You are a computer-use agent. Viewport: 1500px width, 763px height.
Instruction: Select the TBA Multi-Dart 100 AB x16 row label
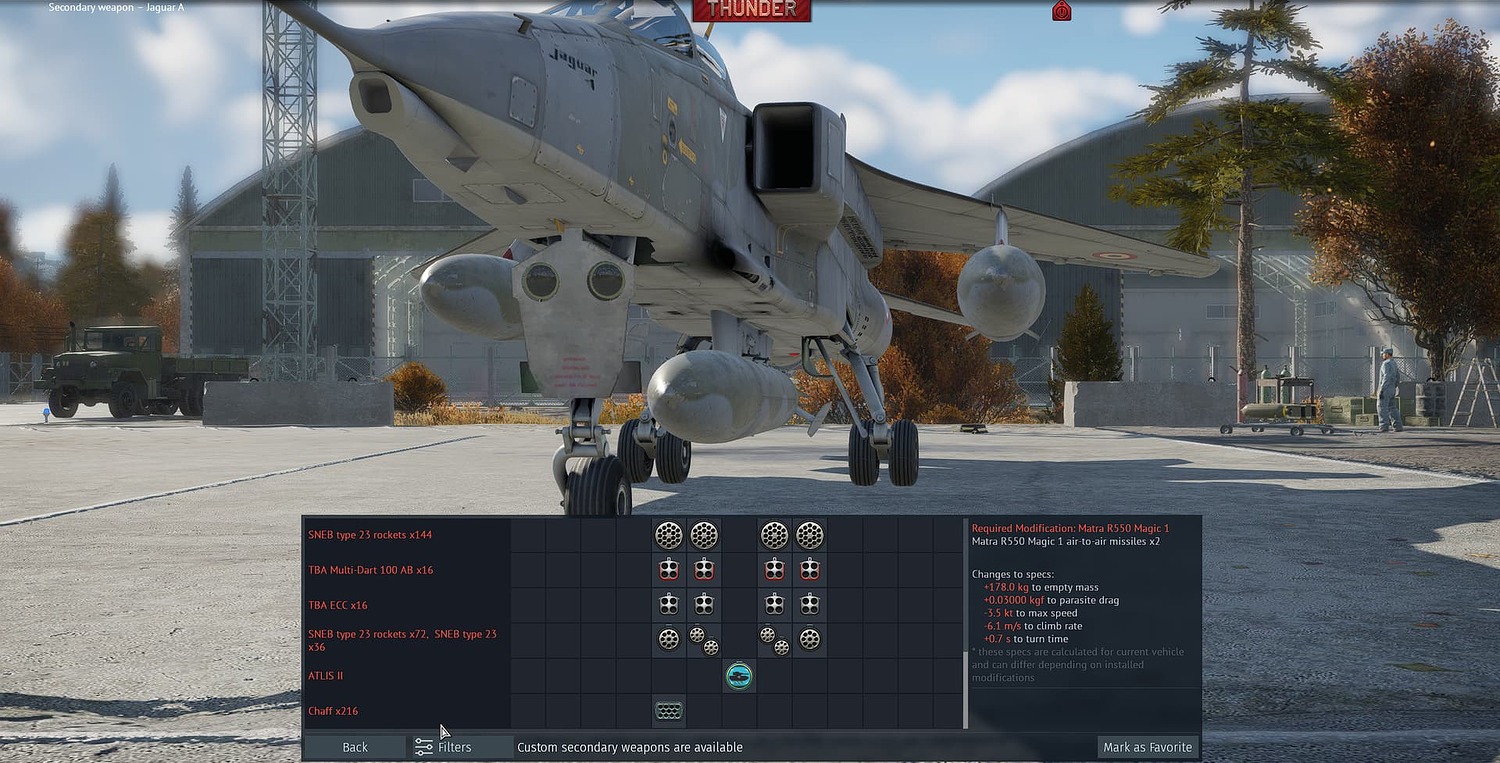point(370,569)
